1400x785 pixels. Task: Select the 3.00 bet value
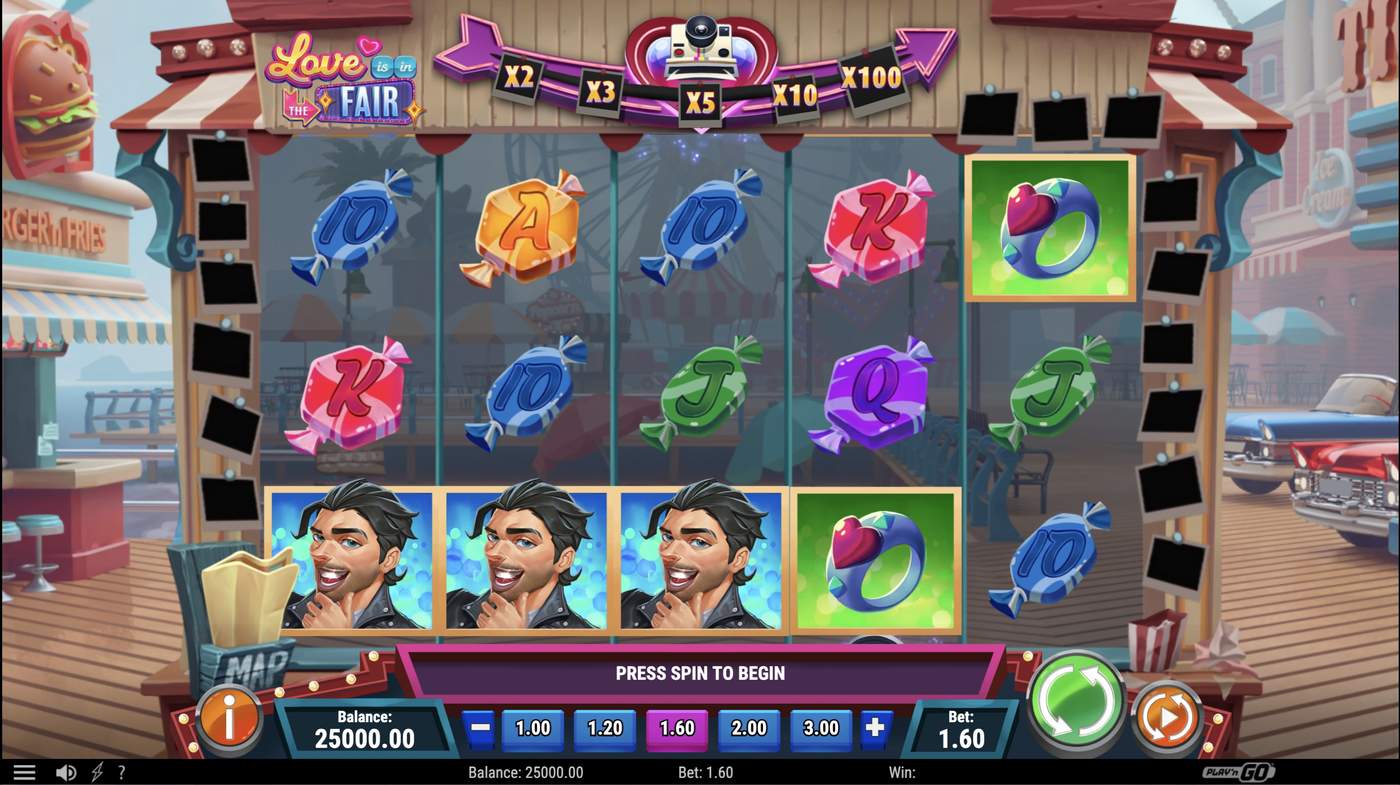pyautogui.click(x=820, y=729)
